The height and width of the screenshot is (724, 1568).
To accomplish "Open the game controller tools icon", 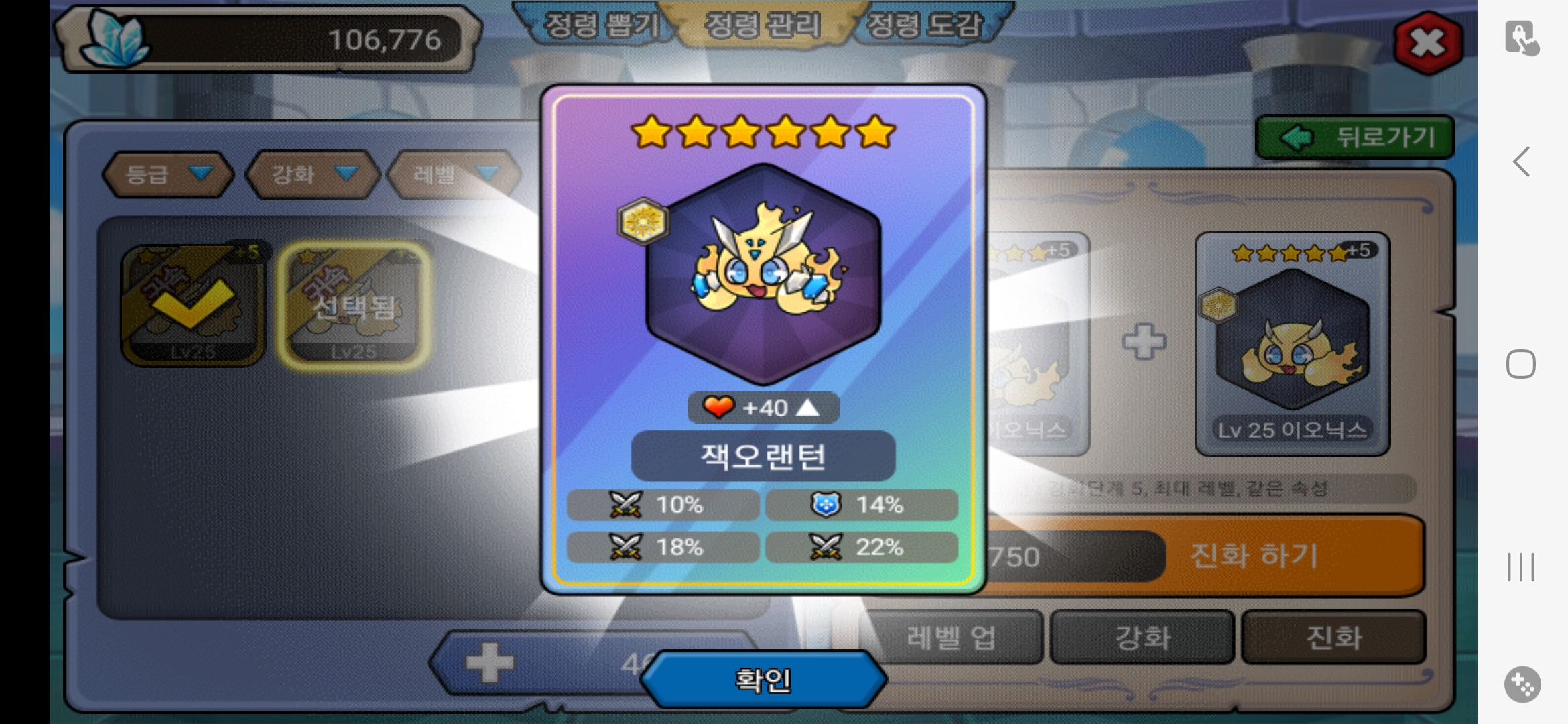I will click(x=1522, y=684).
